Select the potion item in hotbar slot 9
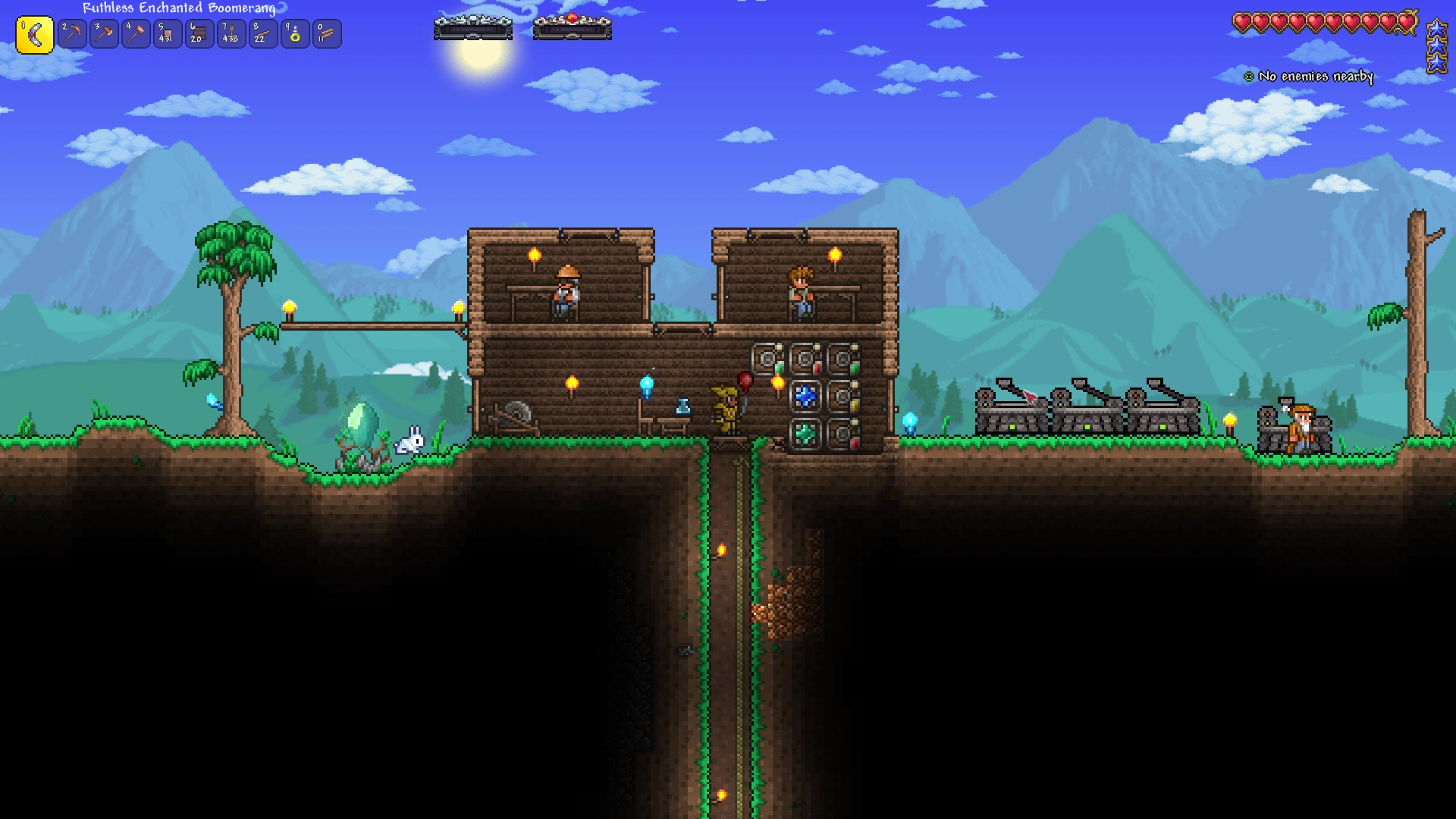This screenshot has height=819, width=1456. [x=295, y=33]
